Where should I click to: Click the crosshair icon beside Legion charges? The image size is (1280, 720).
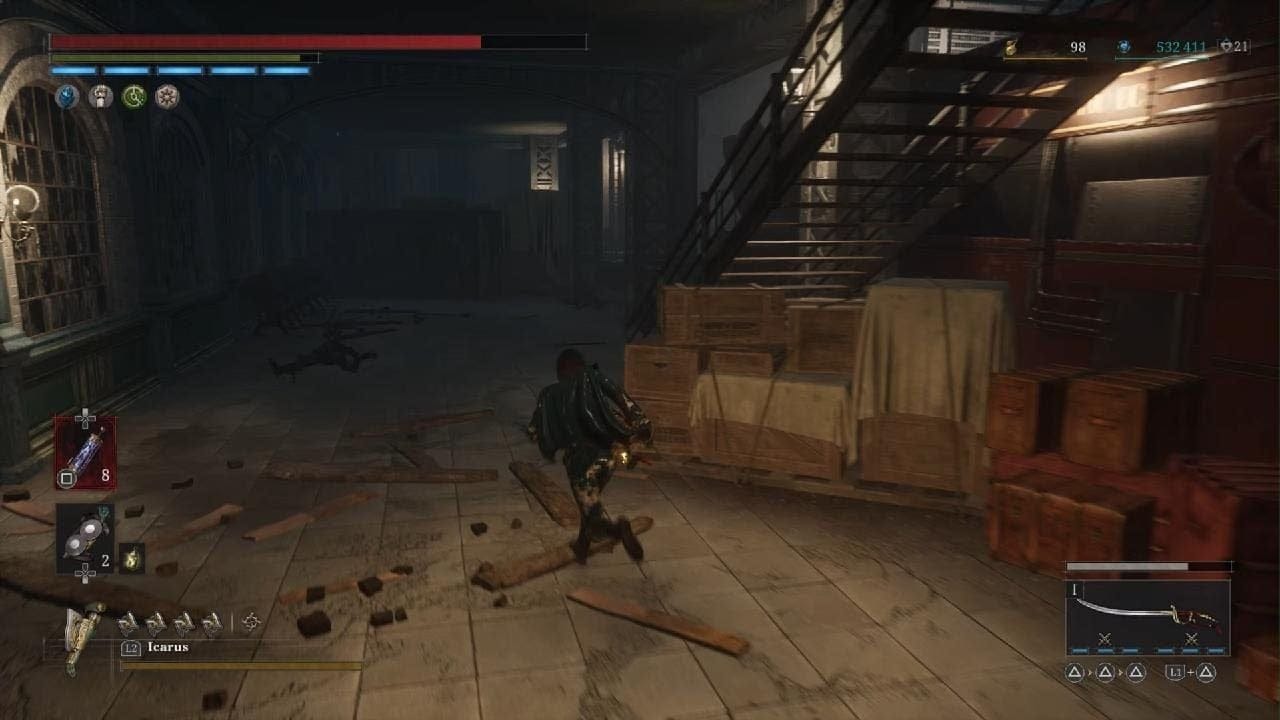pyautogui.click(x=251, y=622)
